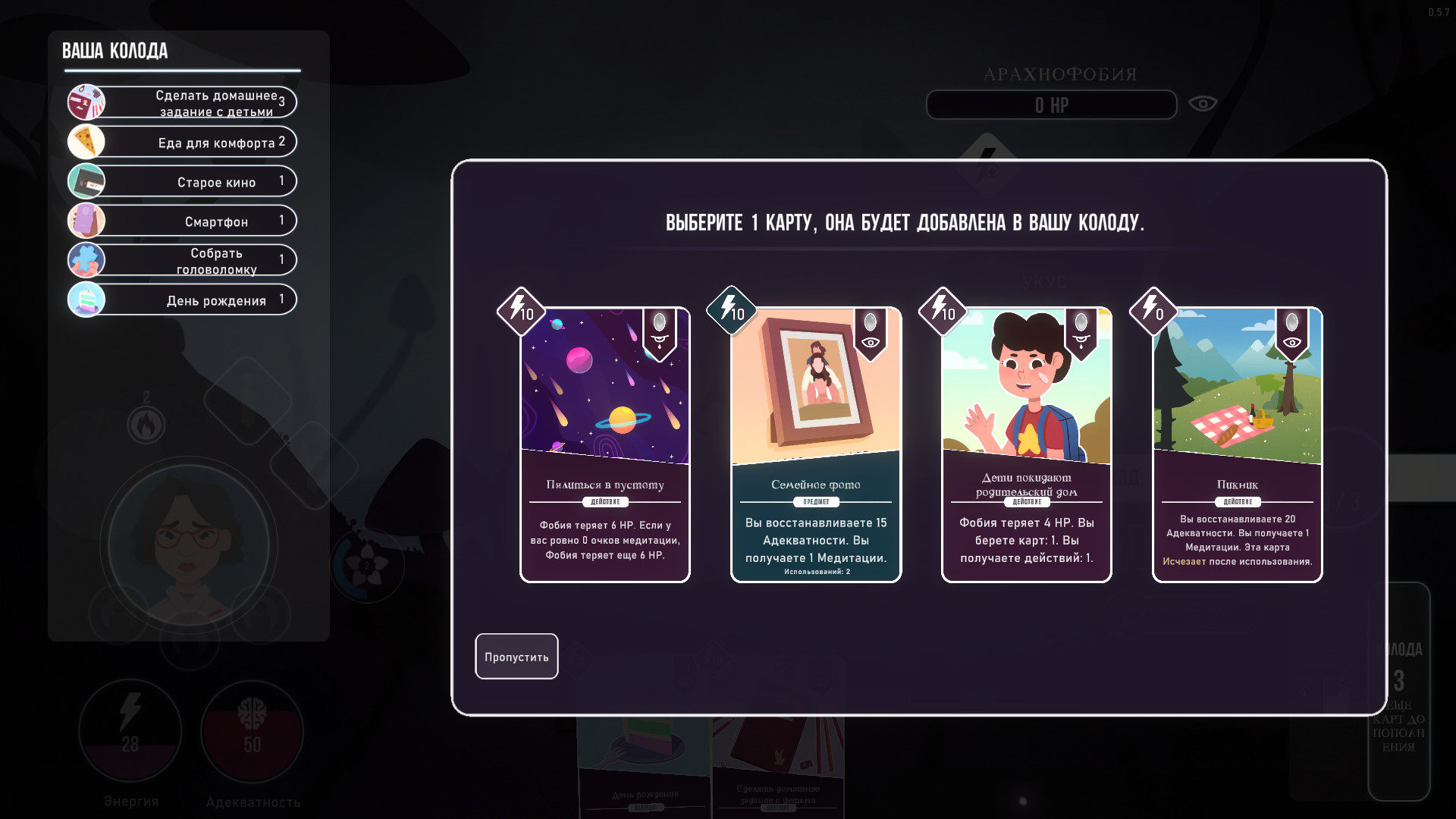1456x819 pixels.
Task: Click the zero-cost lightning badge on Пикник card
Action: point(1153,311)
